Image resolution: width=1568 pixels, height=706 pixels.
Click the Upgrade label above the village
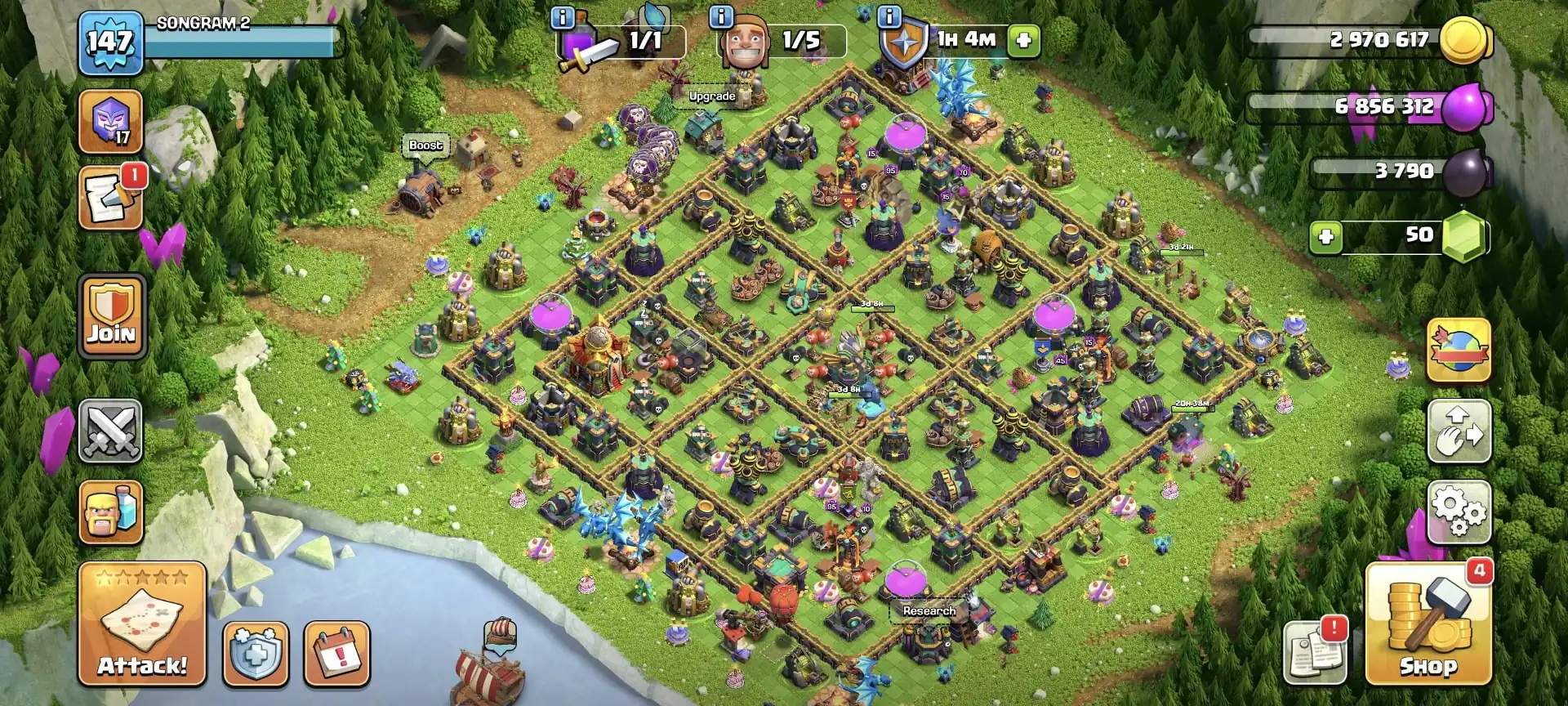click(713, 96)
